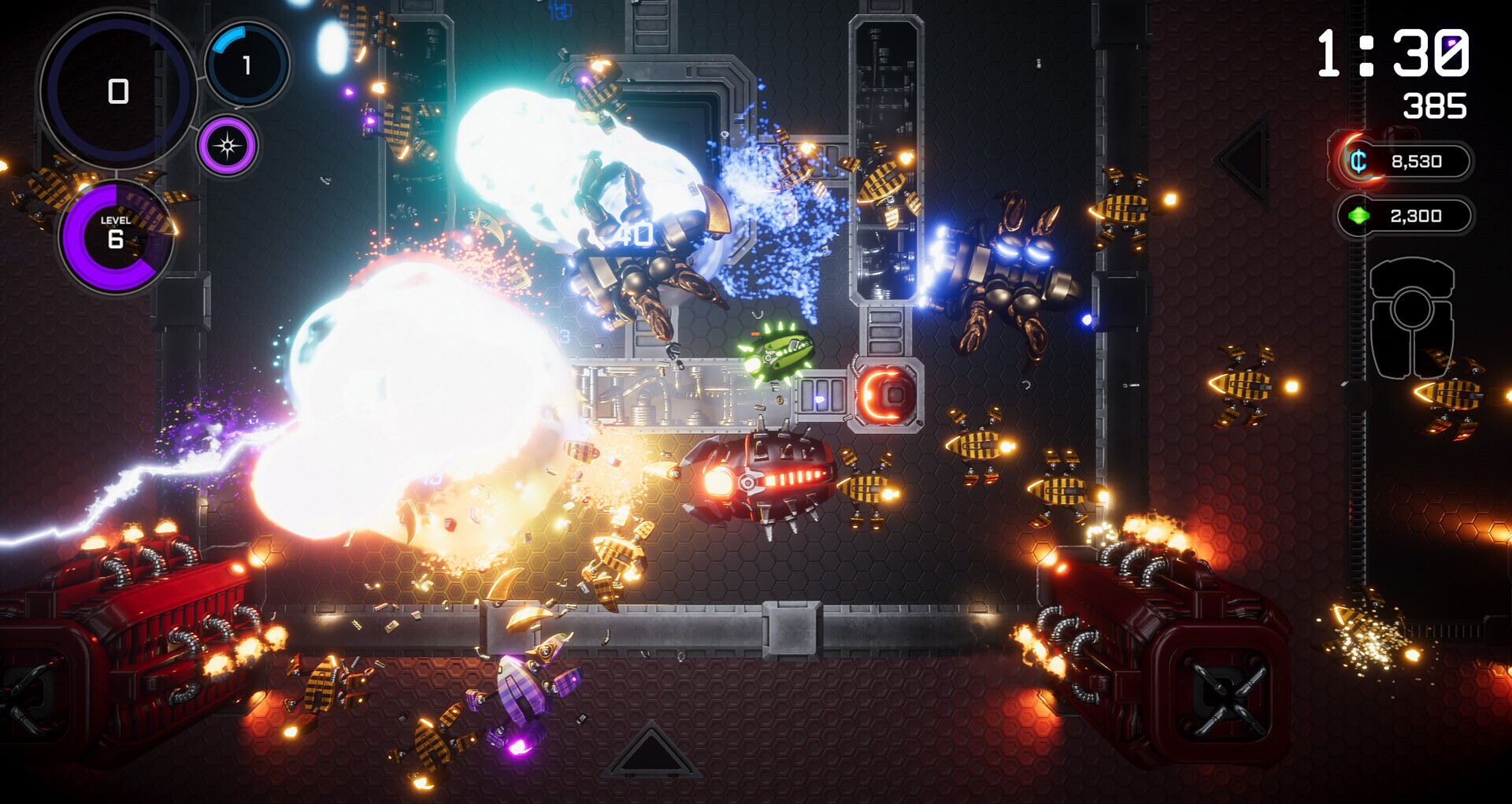
Task: Click the green player ship
Action: pos(778,354)
